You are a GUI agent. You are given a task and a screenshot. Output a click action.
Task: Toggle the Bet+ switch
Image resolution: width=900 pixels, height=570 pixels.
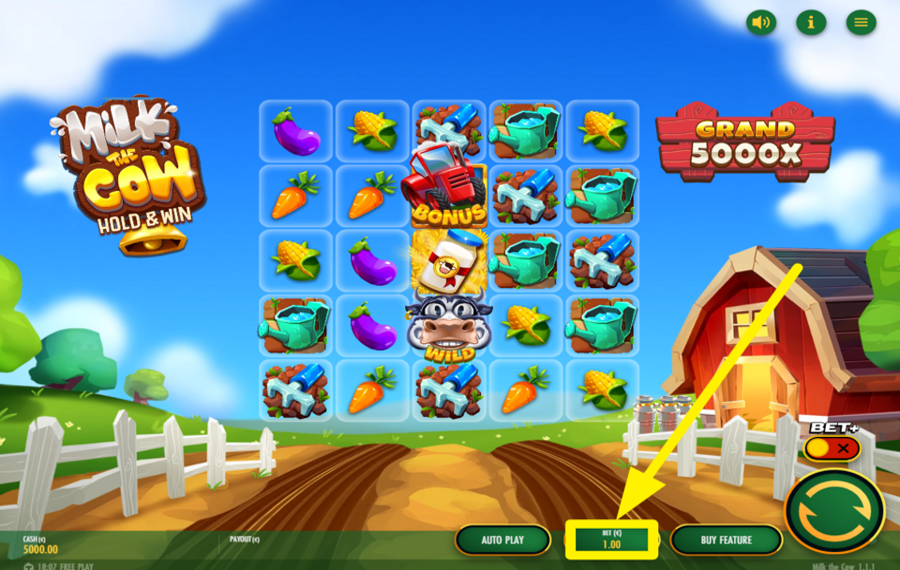pyautogui.click(x=831, y=448)
